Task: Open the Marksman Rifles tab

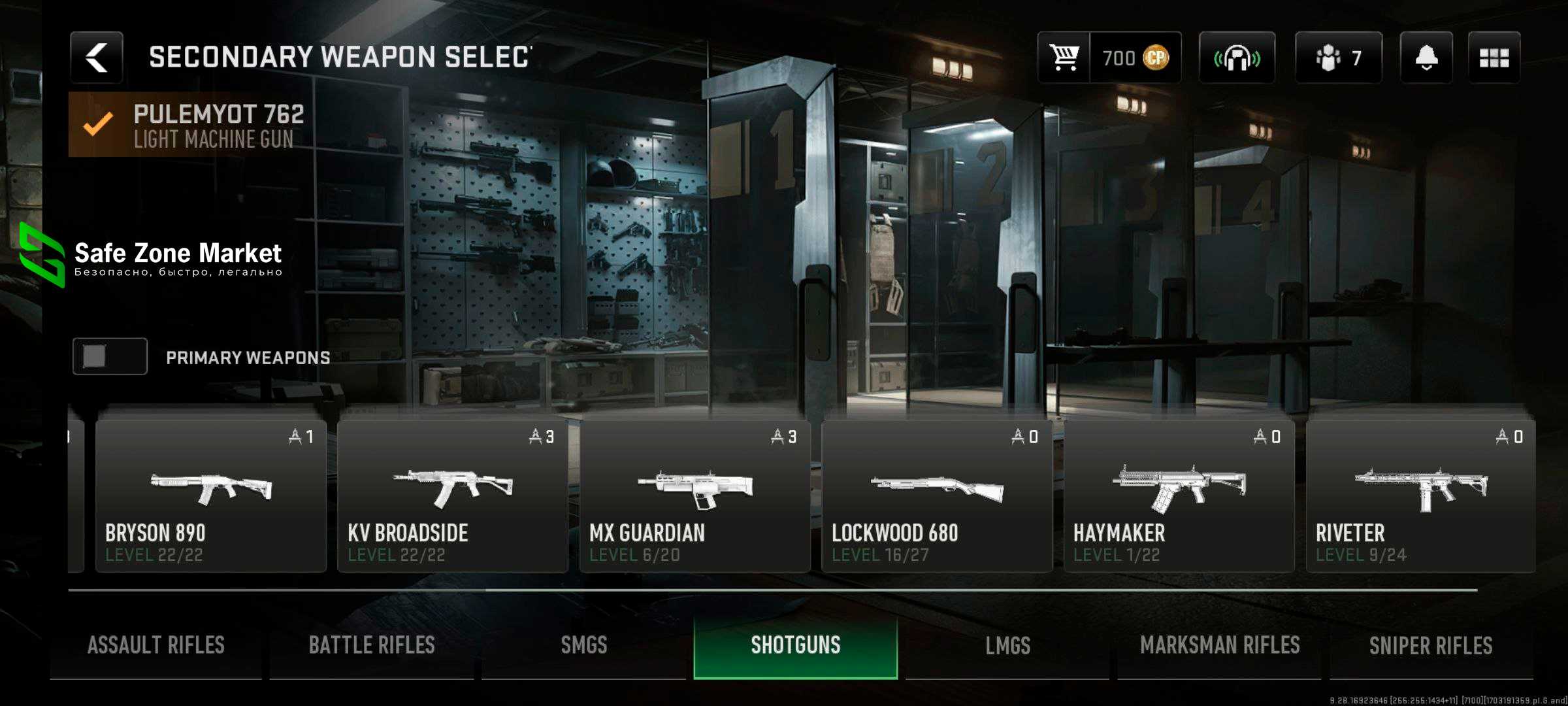Action: [x=1220, y=646]
